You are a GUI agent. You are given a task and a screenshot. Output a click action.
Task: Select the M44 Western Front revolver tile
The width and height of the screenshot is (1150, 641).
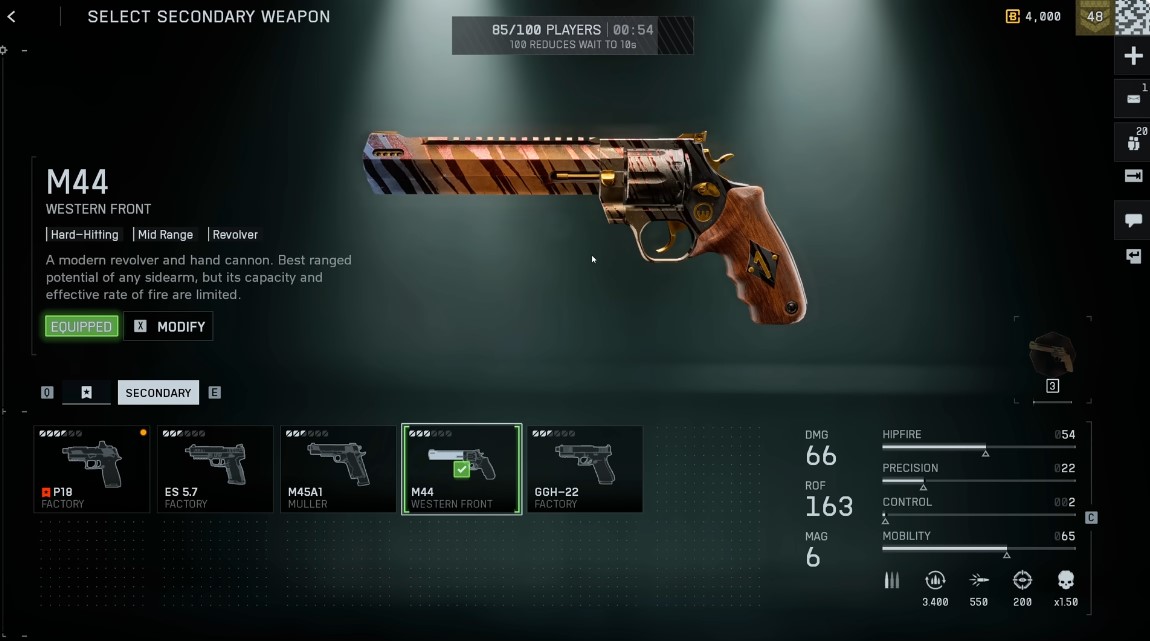[461, 469]
